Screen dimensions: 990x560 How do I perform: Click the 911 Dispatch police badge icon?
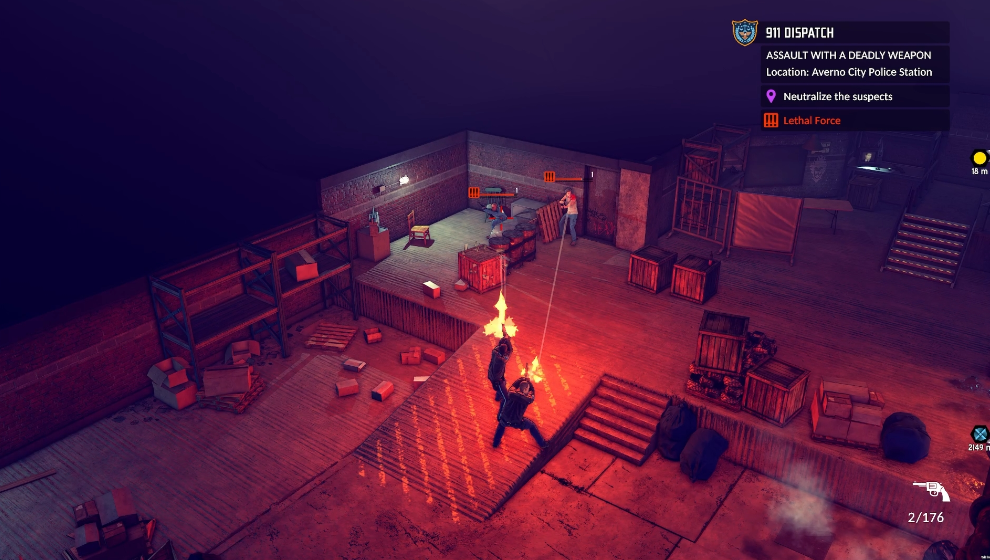point(745,33)
